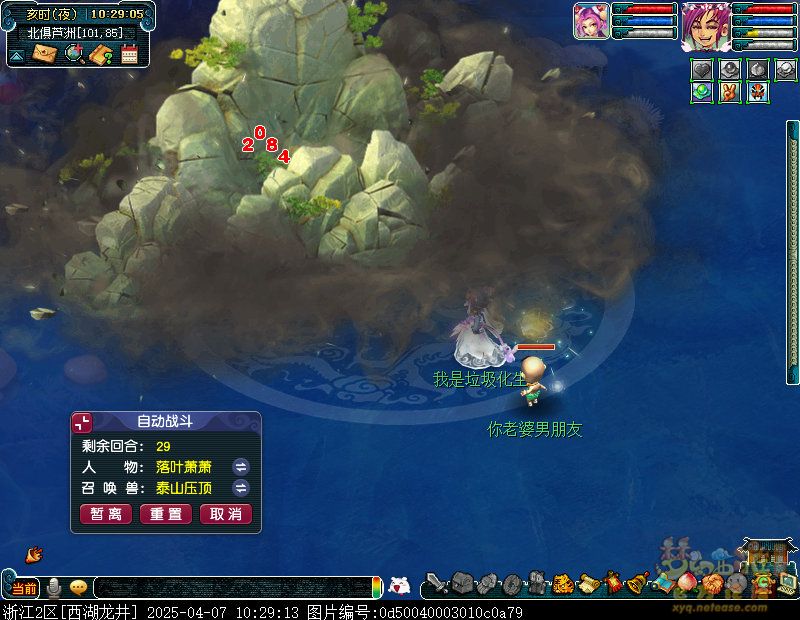This screenshot has height=620, width=800.
Task: Open the quest help book icon
Action: [x=101, y=54]
